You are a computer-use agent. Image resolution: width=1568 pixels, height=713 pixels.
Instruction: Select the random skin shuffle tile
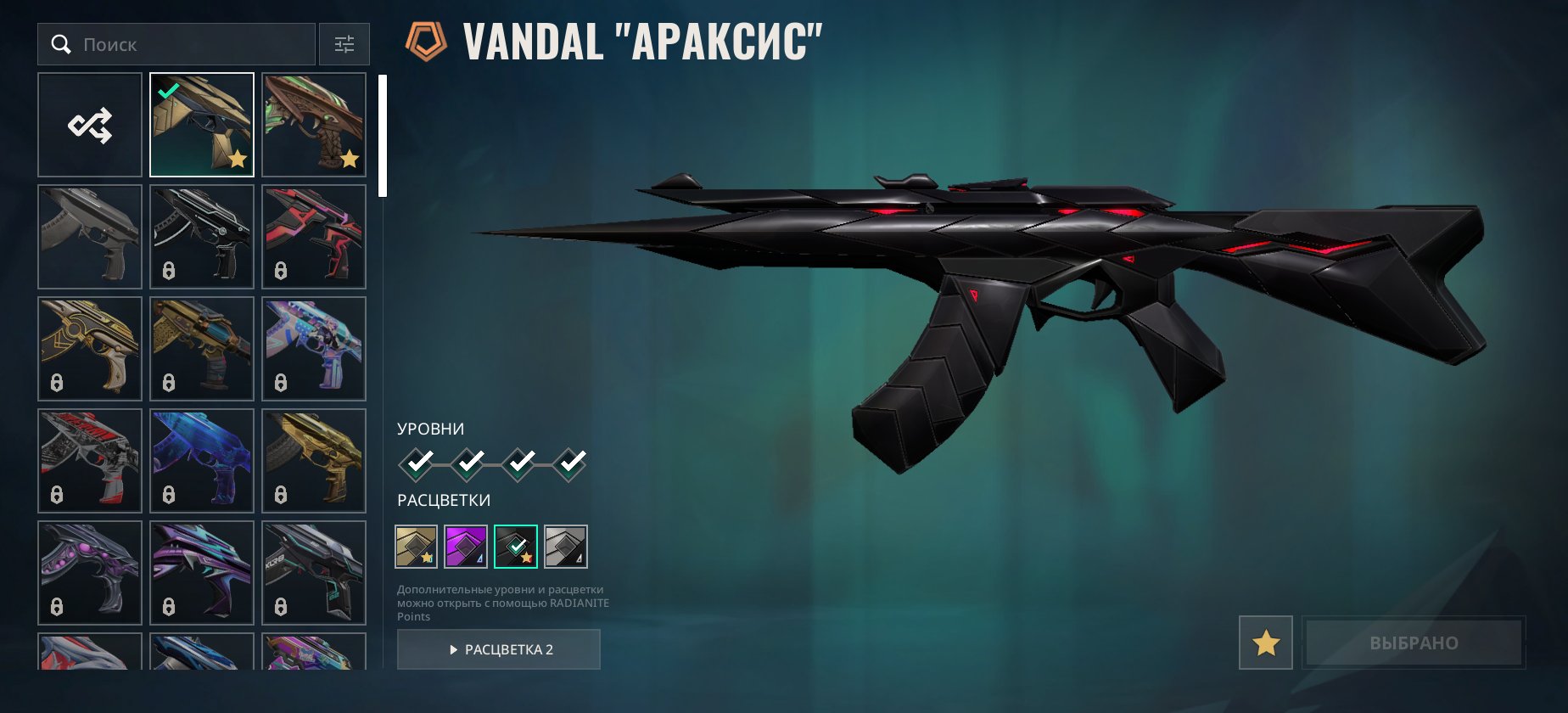90,125
